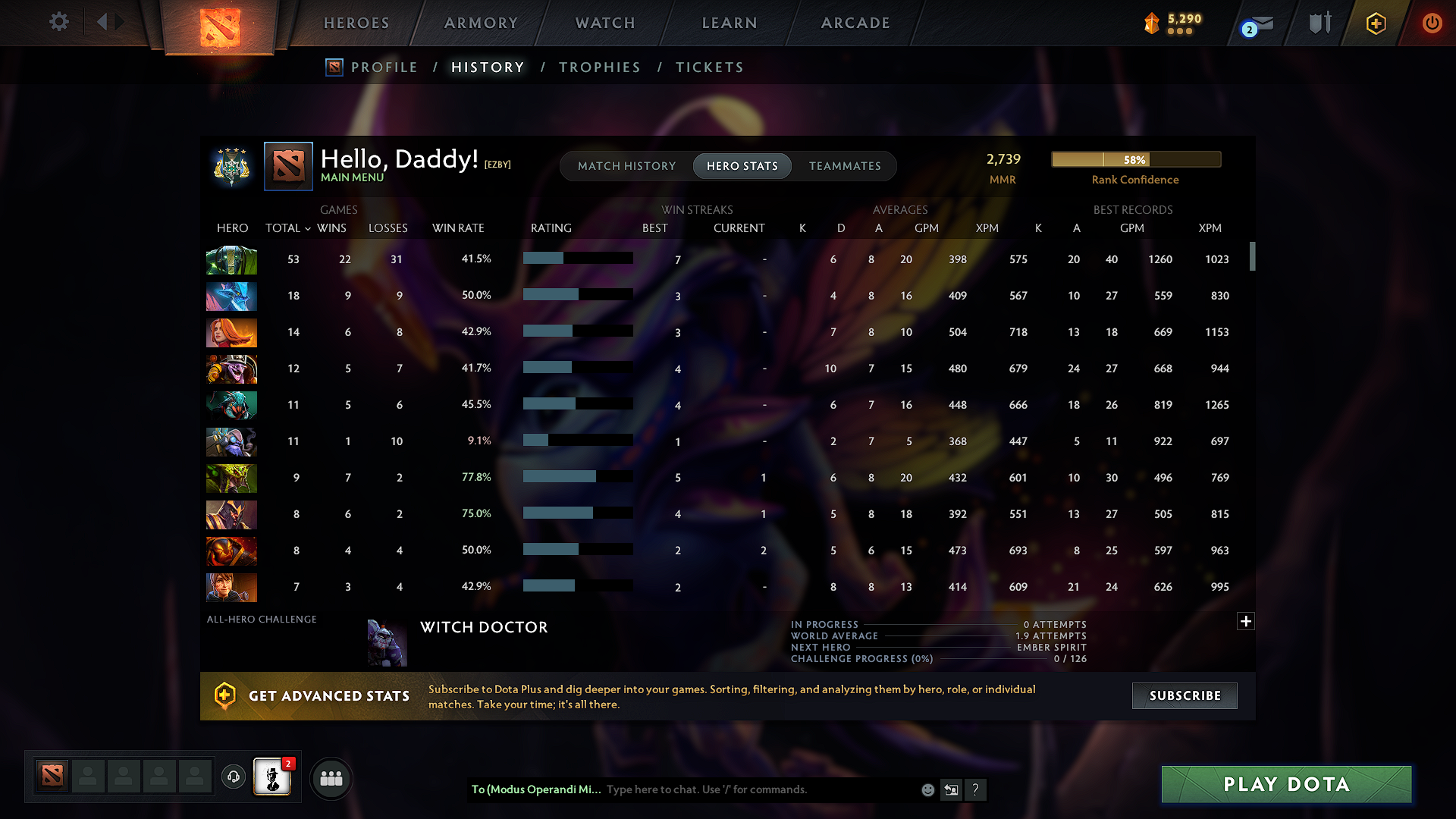
Task: Open the friends list people icon
Action: (331, 777)
